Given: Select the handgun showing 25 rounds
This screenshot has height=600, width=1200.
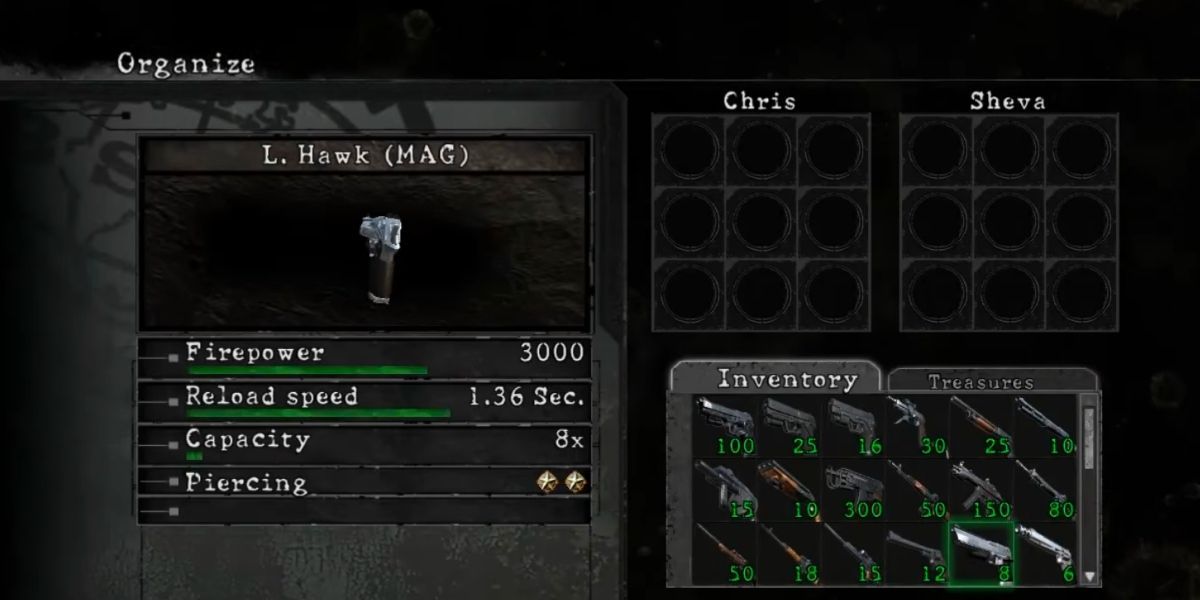Looking at the screenshot, I should (x=789, y=427).
